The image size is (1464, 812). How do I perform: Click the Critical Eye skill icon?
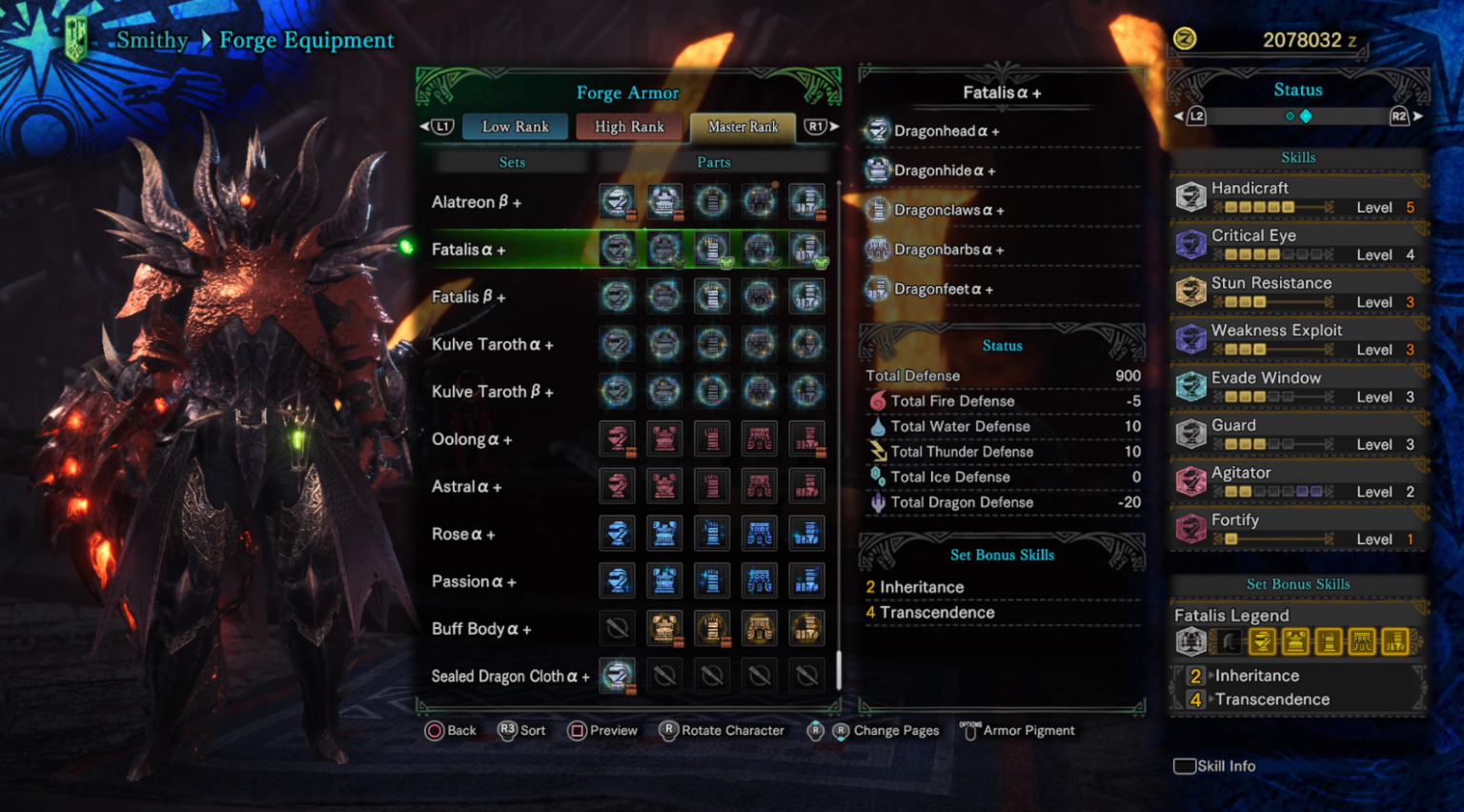pos(1190,243)
